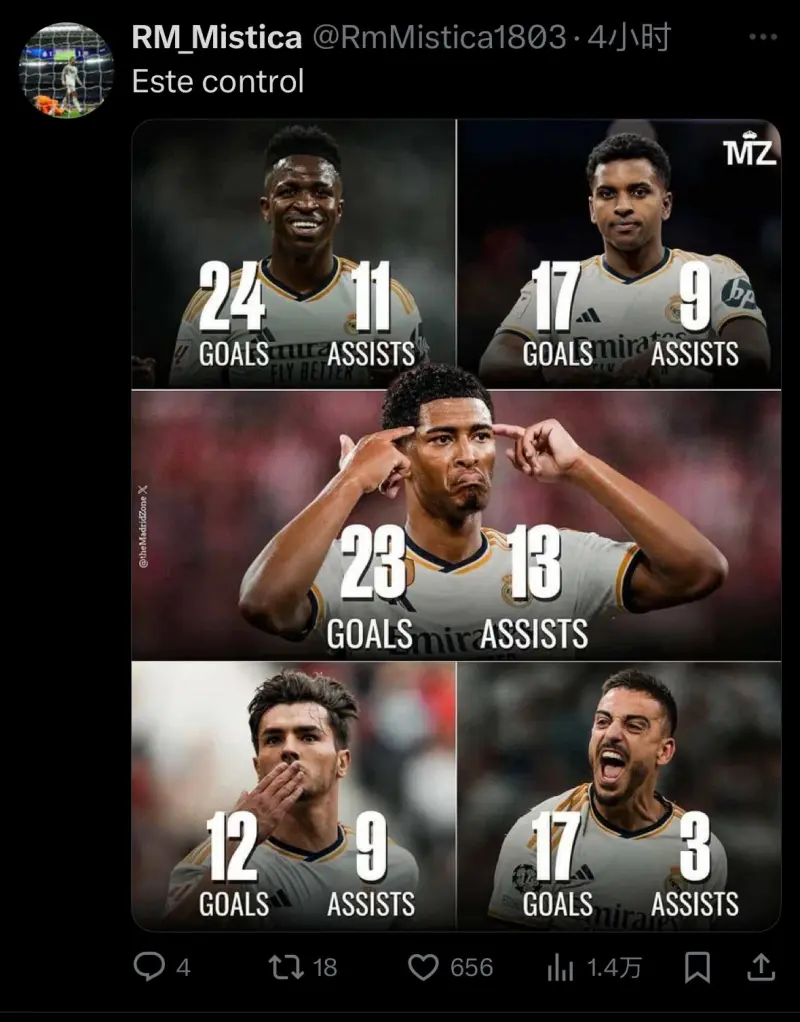Open the post's three-dot more menu
Image resolution: width=800 pixels, height=1022 pixels.
tap(762, 38)
